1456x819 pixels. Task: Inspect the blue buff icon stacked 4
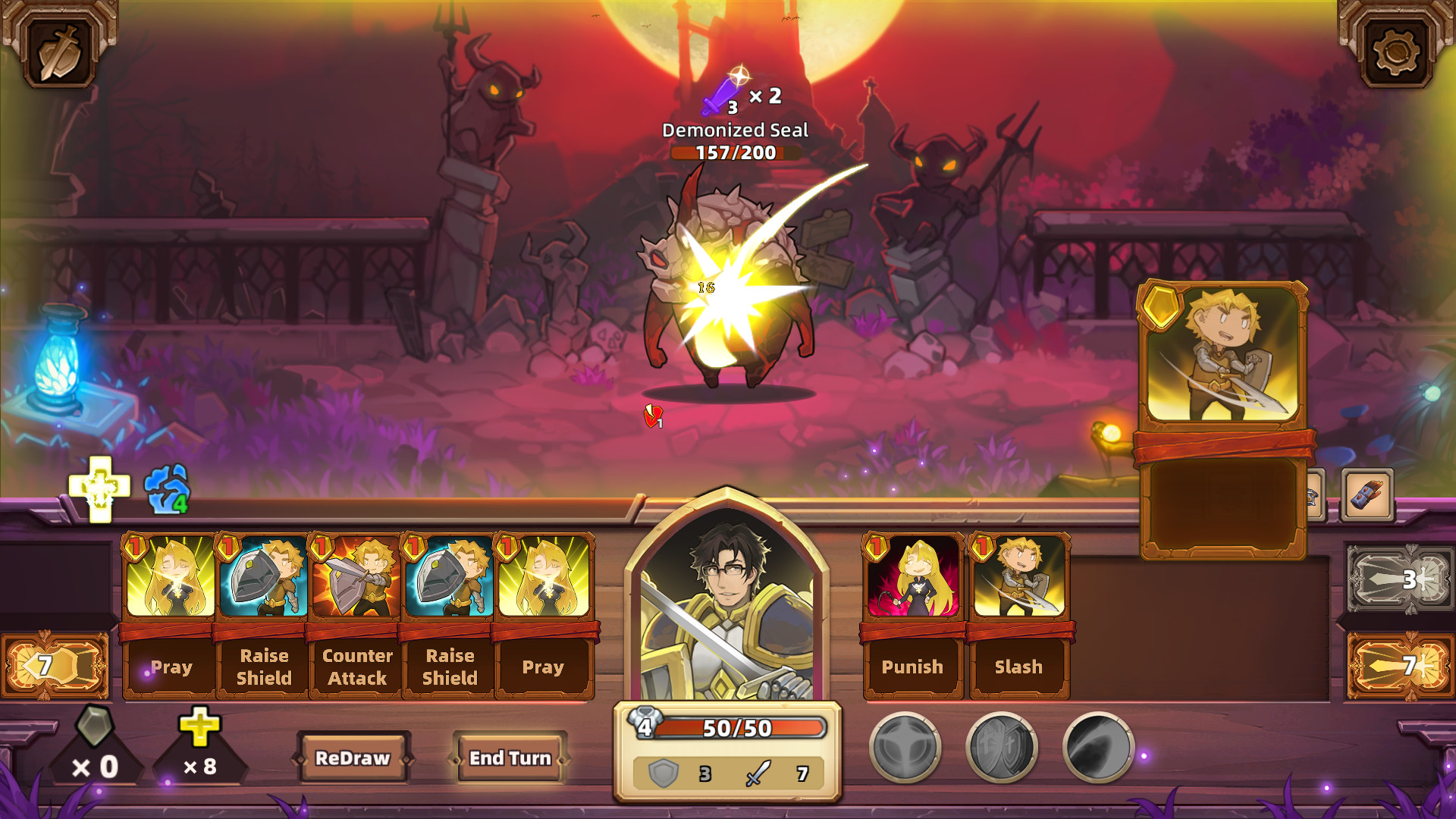pos(168,489)
